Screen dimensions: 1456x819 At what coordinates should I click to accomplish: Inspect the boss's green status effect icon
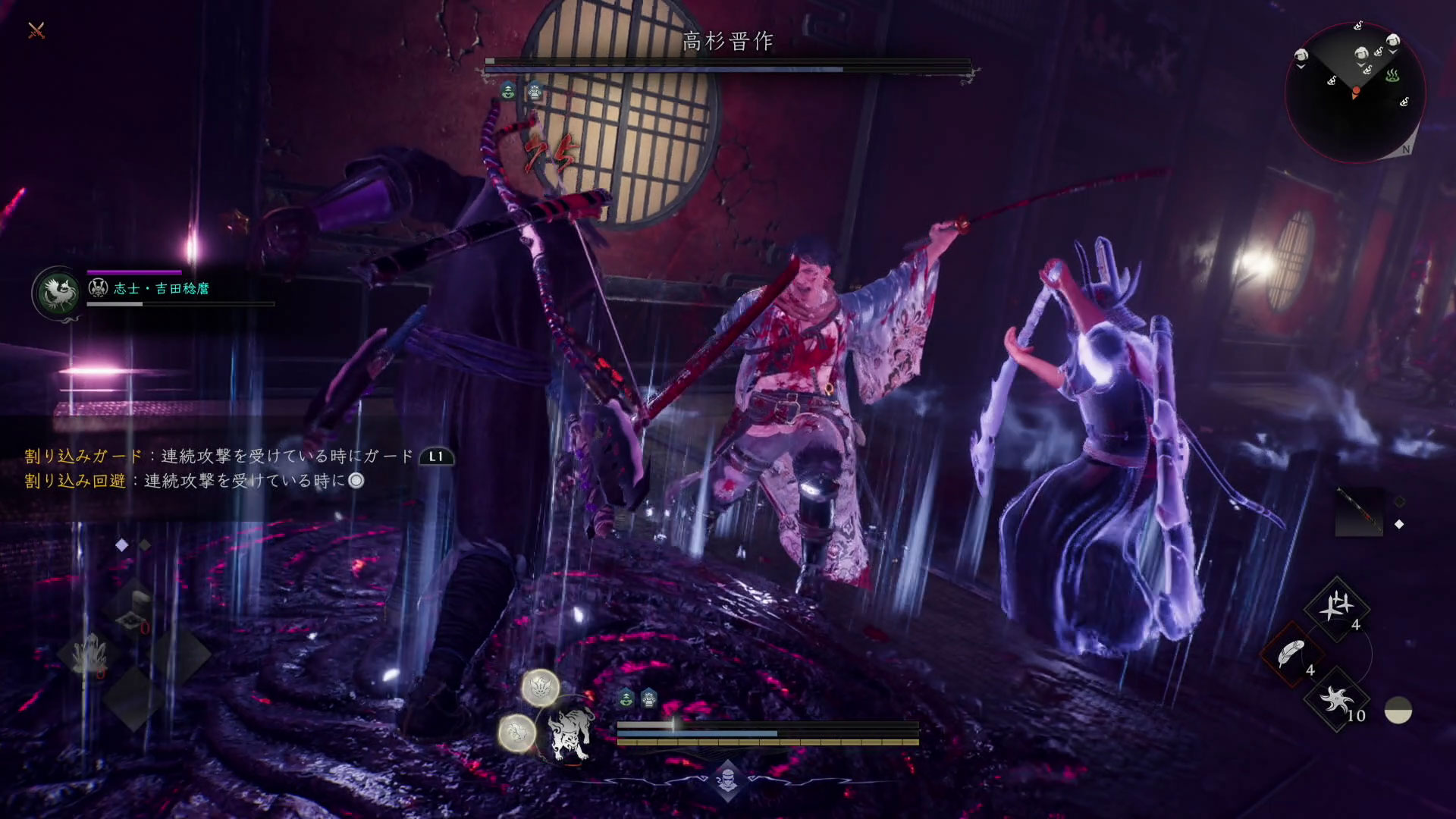[508, 92]
